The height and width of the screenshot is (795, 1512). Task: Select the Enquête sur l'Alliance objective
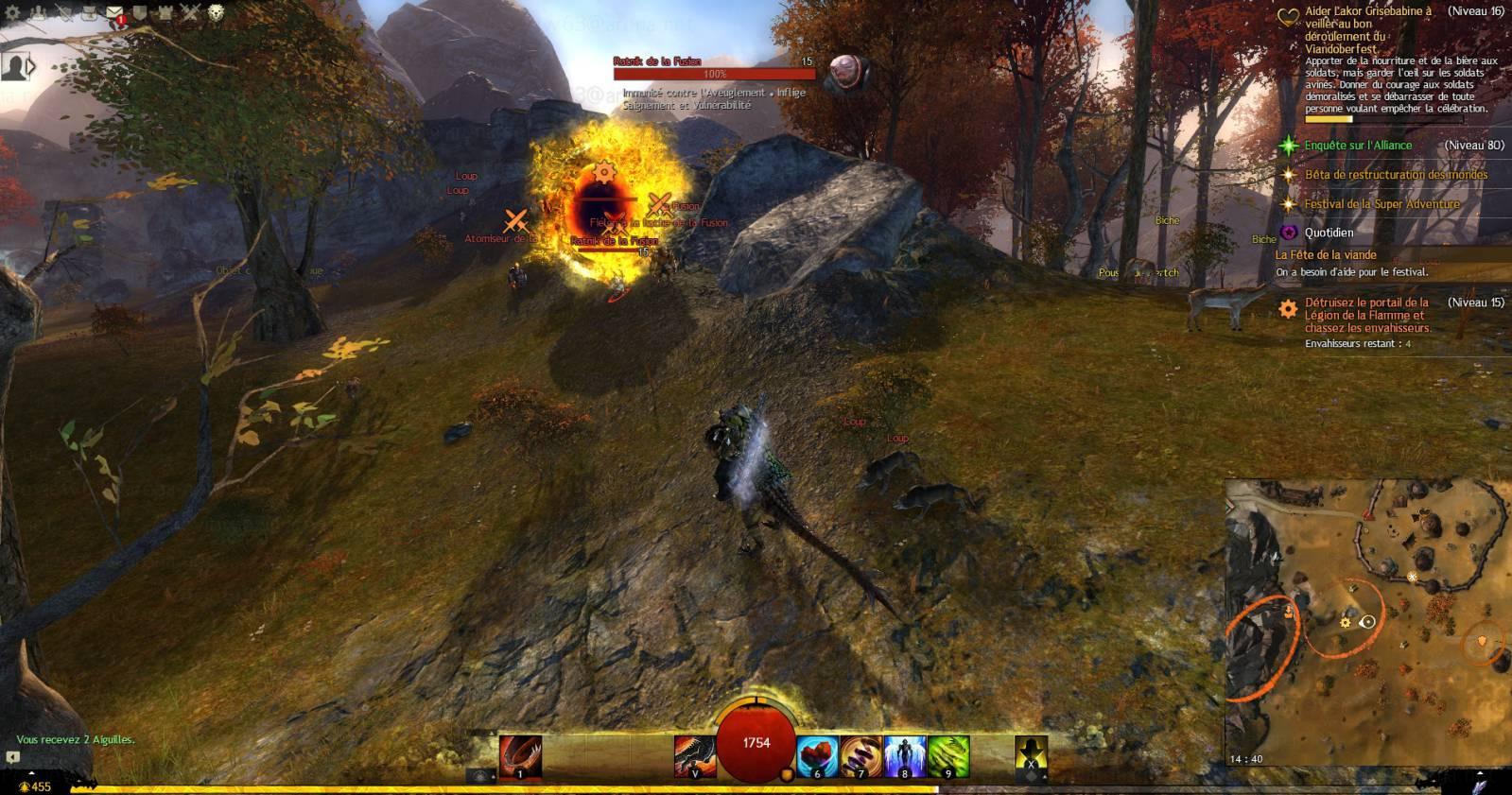[1358, 146]
